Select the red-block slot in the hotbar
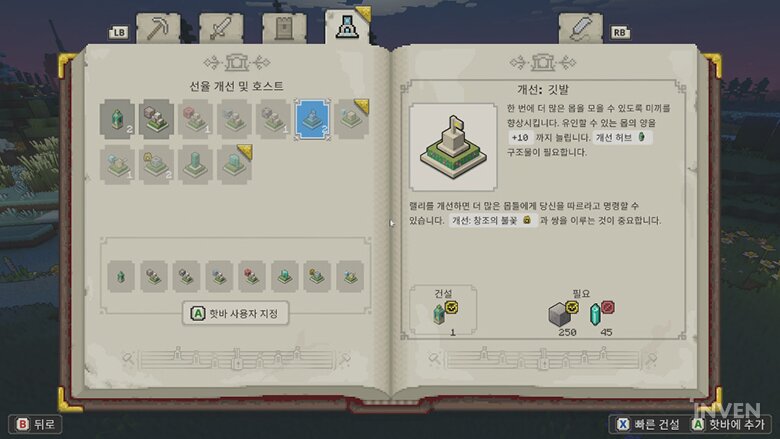The image size is (780, 439). click(x=250, y=272)
